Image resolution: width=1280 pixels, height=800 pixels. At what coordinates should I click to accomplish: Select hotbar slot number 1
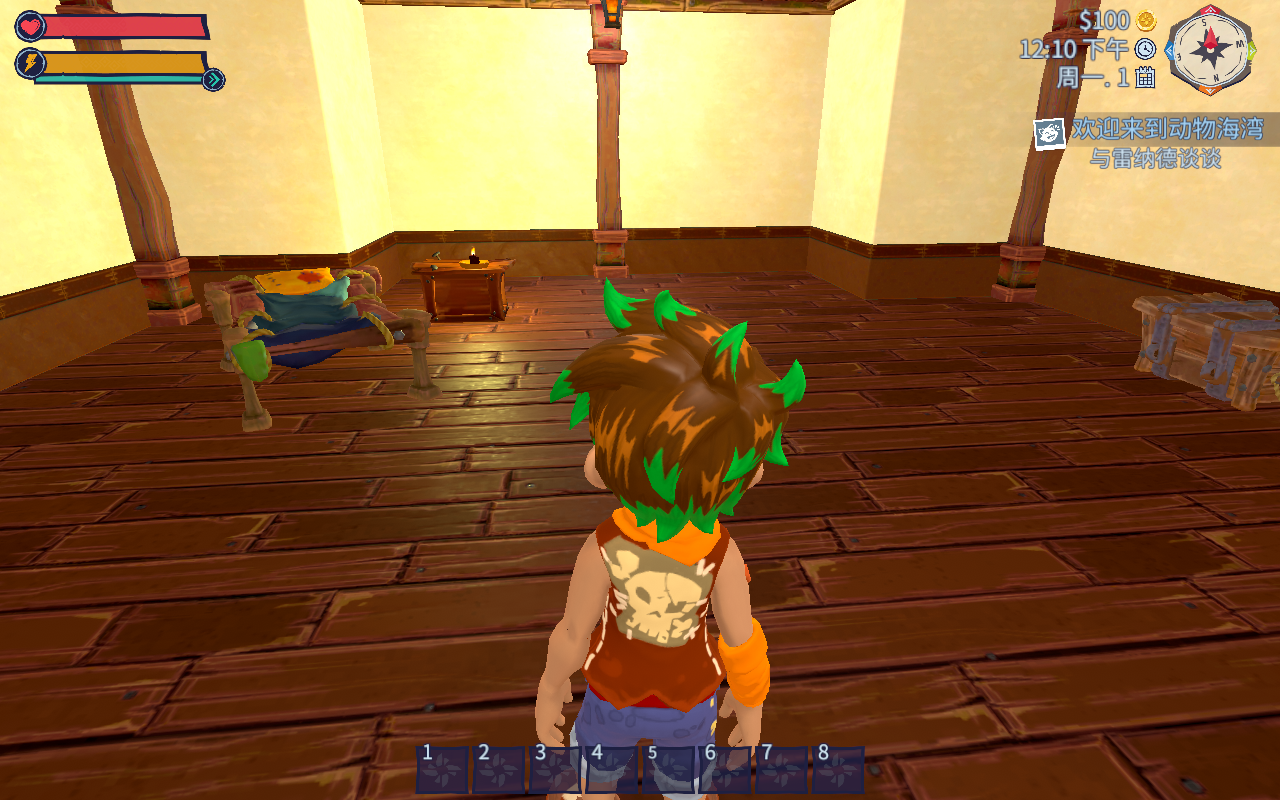[x=442, y=770]
